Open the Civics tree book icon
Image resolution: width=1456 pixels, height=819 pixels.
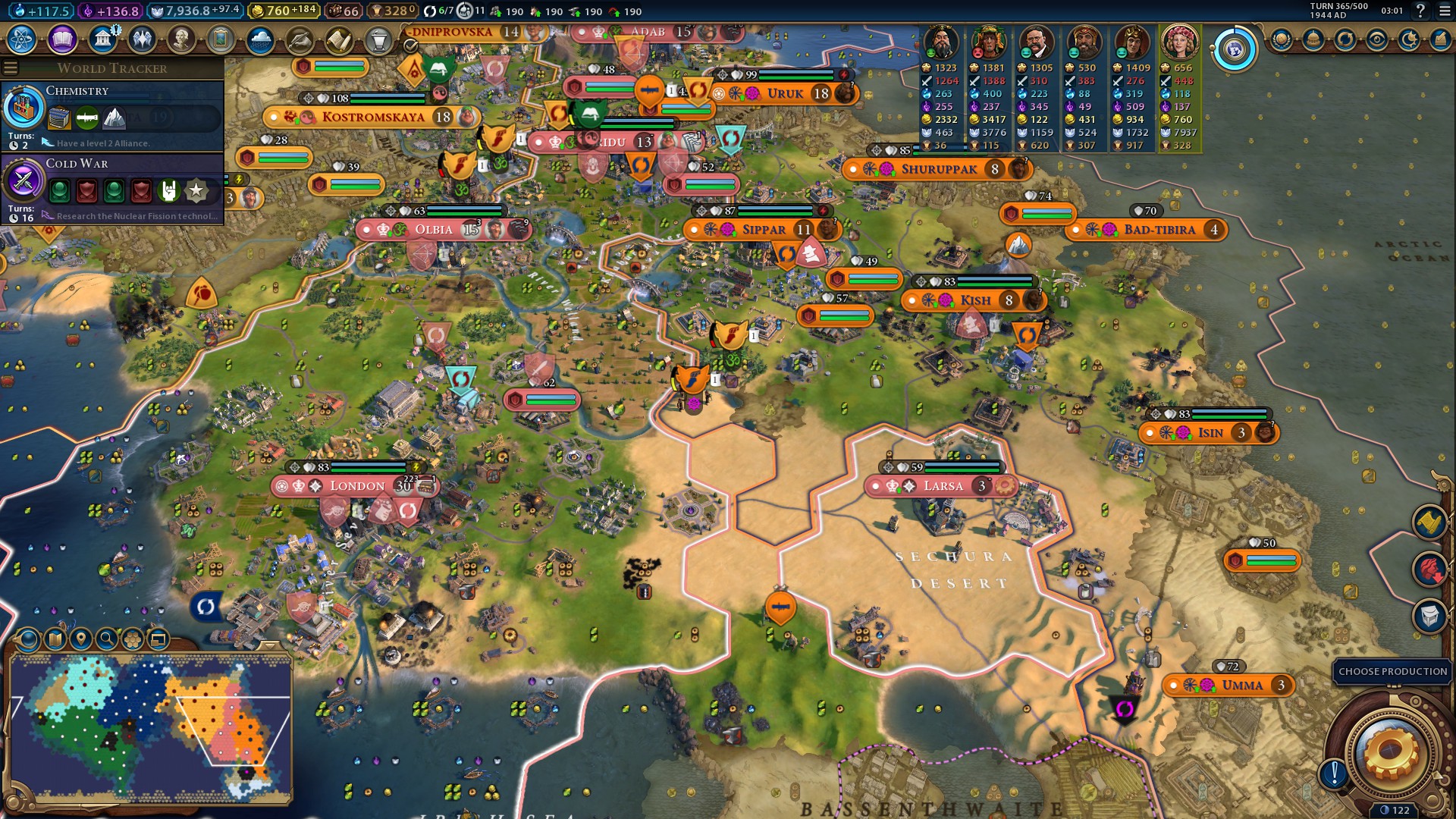pyautogui.click(x=62, y=39)
